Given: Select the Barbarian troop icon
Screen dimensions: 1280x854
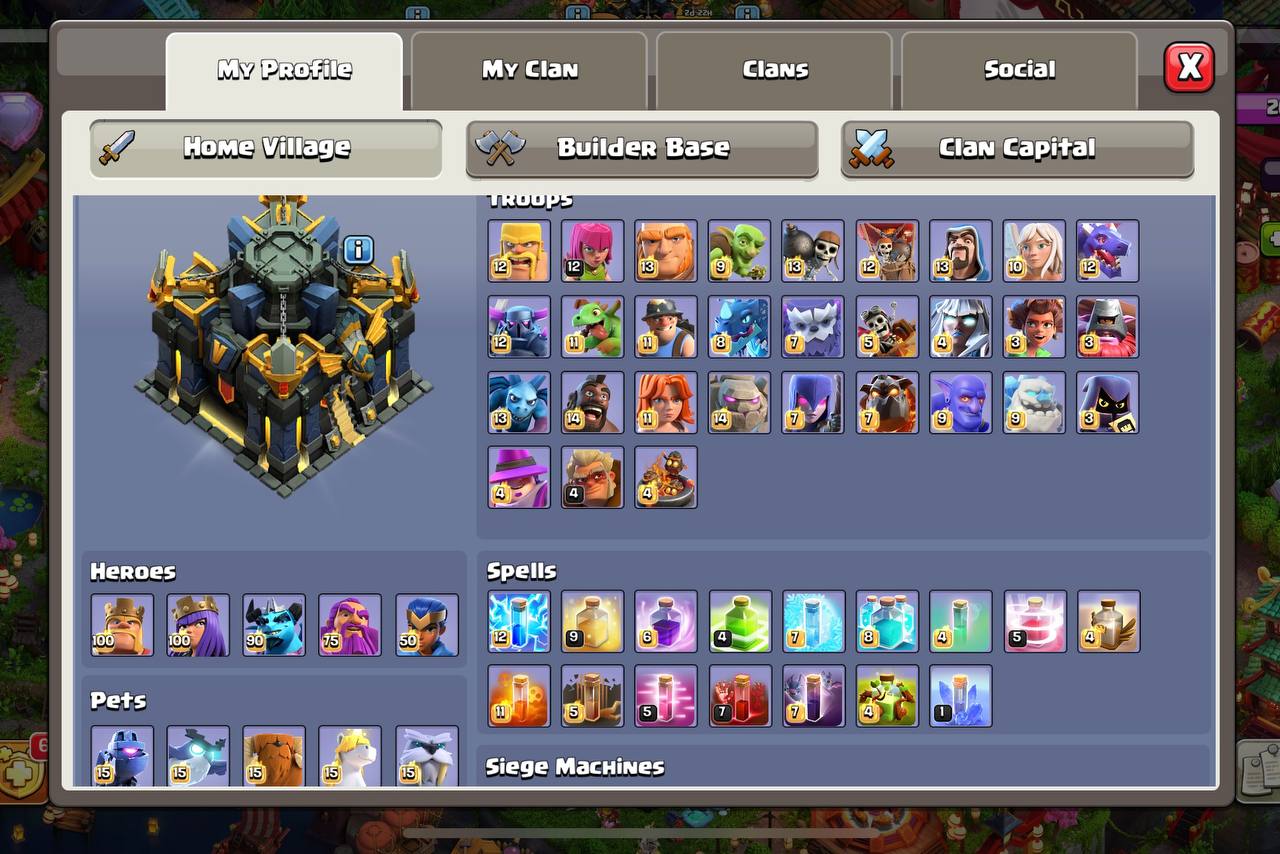Looking at the screenshot, I should (x=518, y=251).
